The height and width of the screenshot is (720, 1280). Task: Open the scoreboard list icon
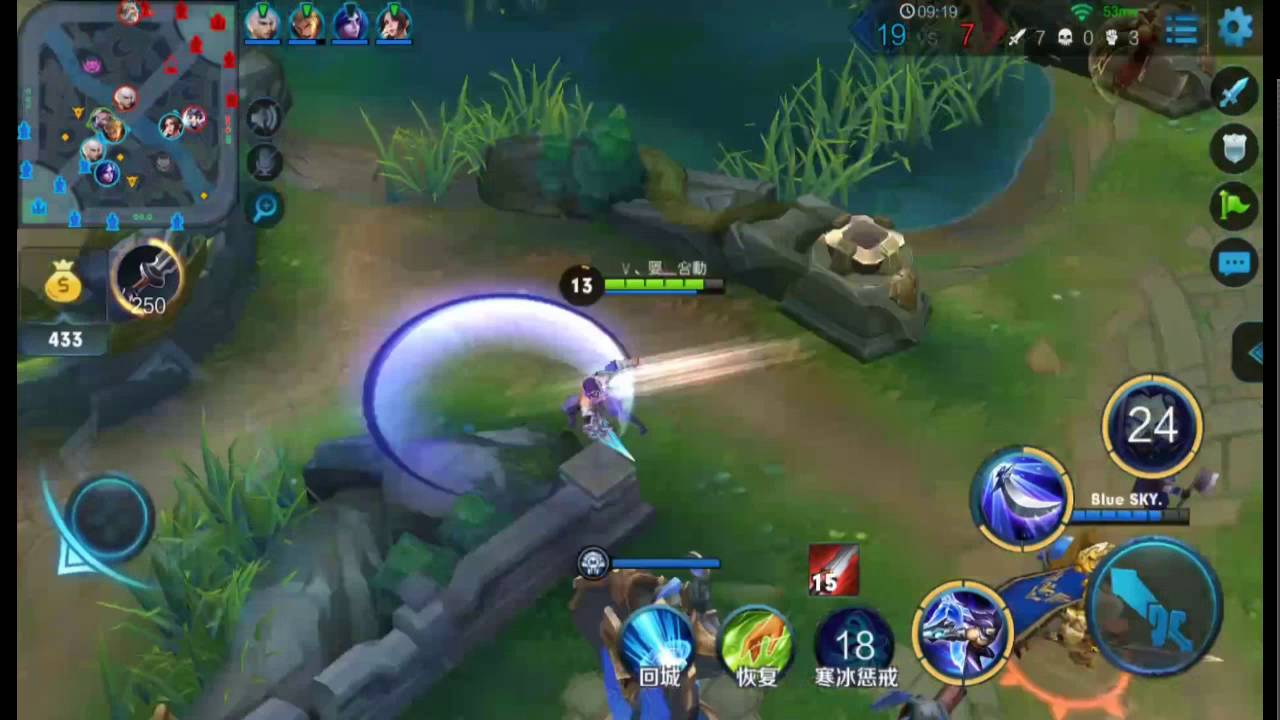pos(1181,30)
